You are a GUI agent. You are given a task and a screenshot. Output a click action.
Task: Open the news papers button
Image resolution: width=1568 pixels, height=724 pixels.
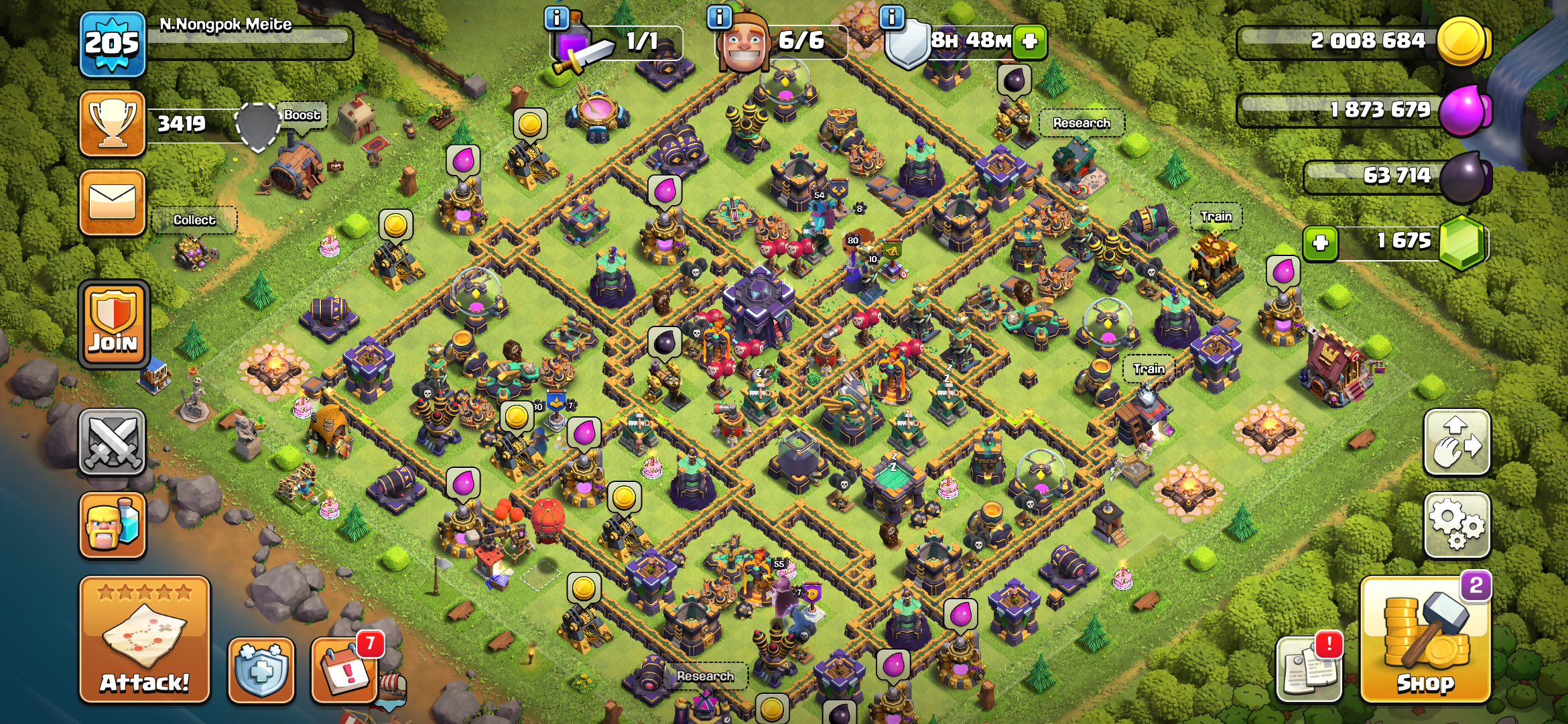coord(1309,669)
